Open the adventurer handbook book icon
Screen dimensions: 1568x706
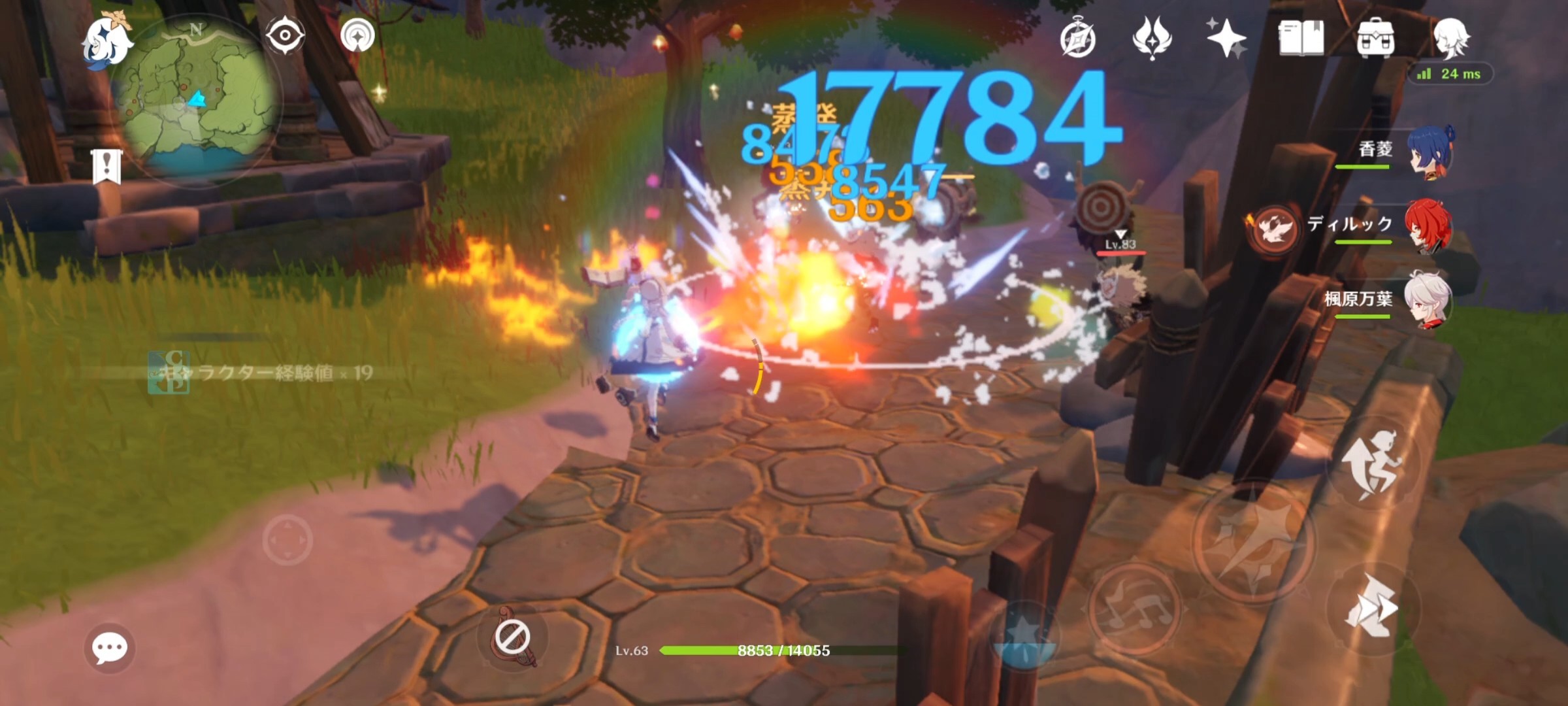pyautogui.click(x=1301, y=38)
